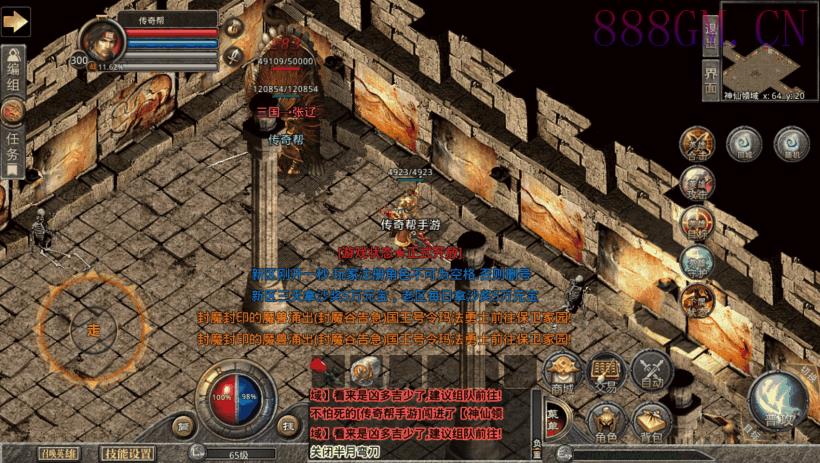Open the 背包 backpack

point(652,419)
